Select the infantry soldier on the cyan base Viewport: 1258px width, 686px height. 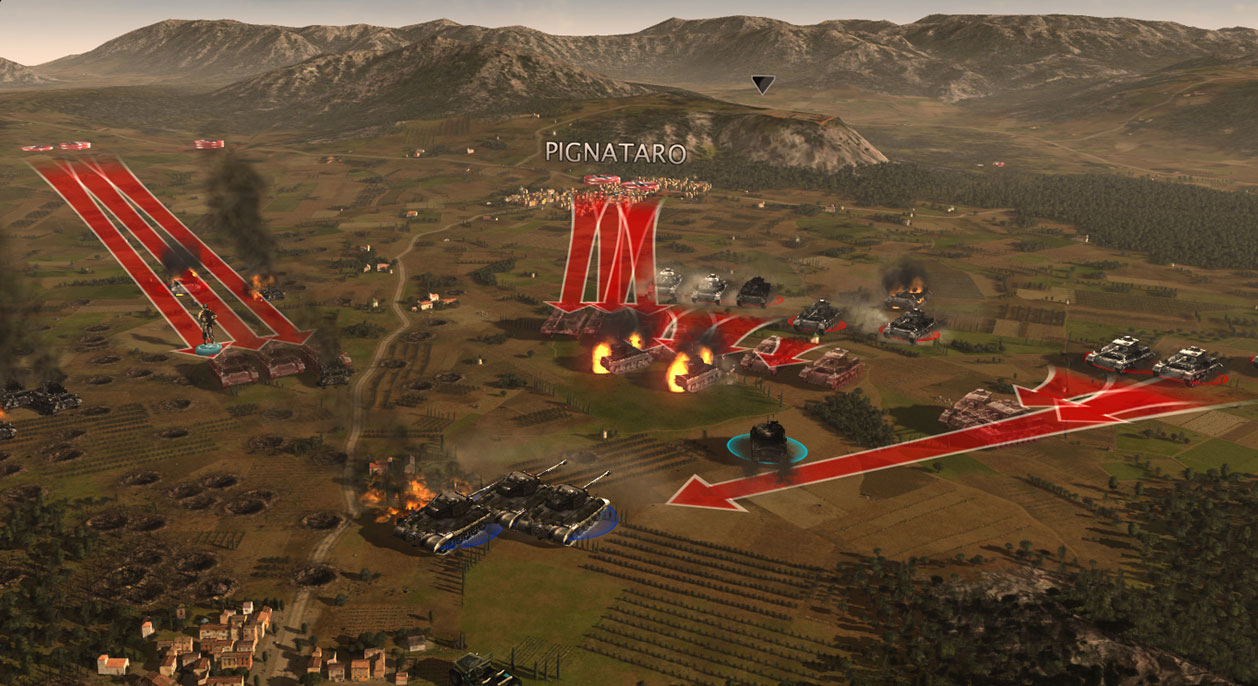pos(207,328)
